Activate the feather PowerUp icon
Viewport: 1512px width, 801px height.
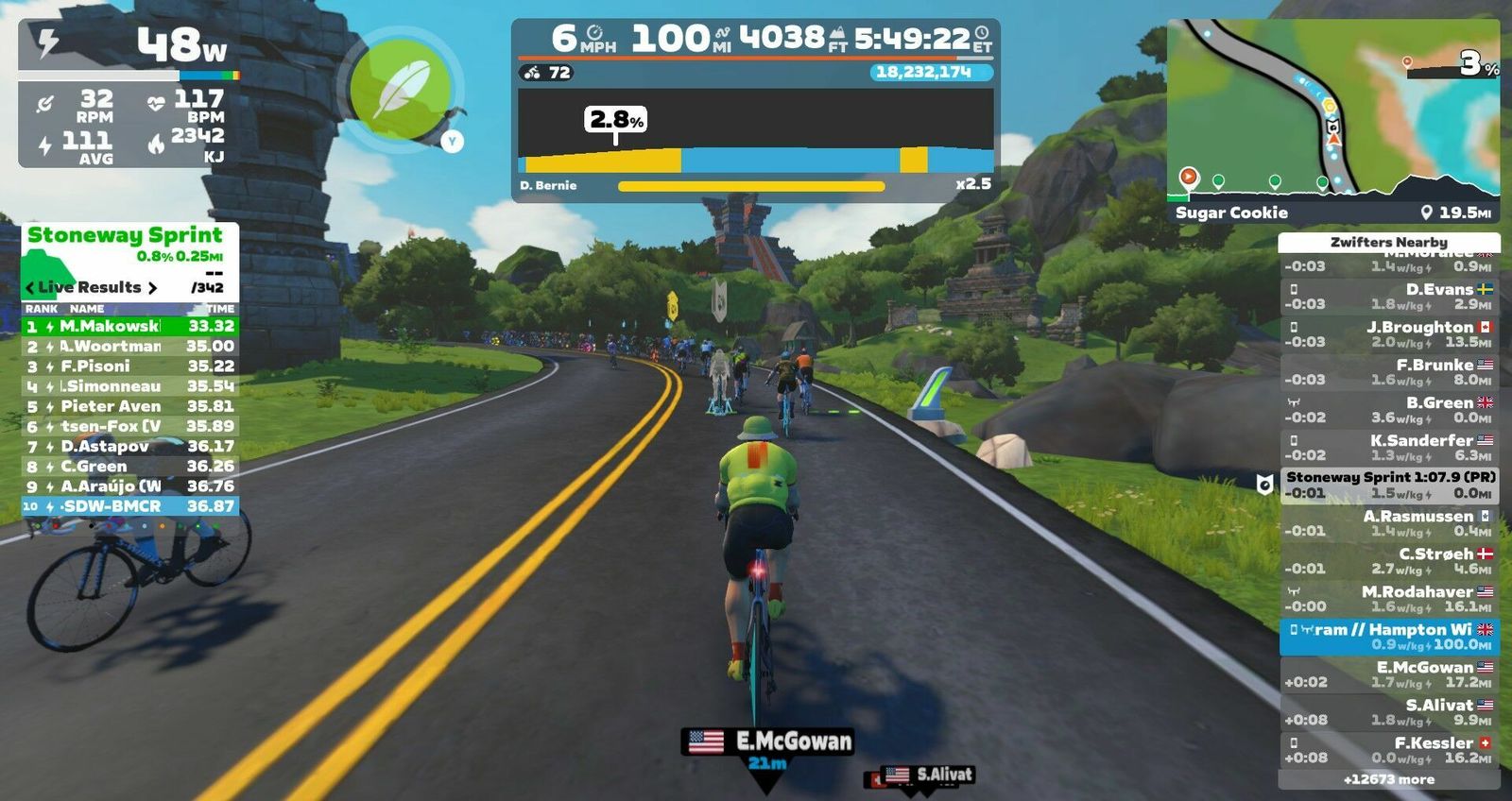(403, 90)
